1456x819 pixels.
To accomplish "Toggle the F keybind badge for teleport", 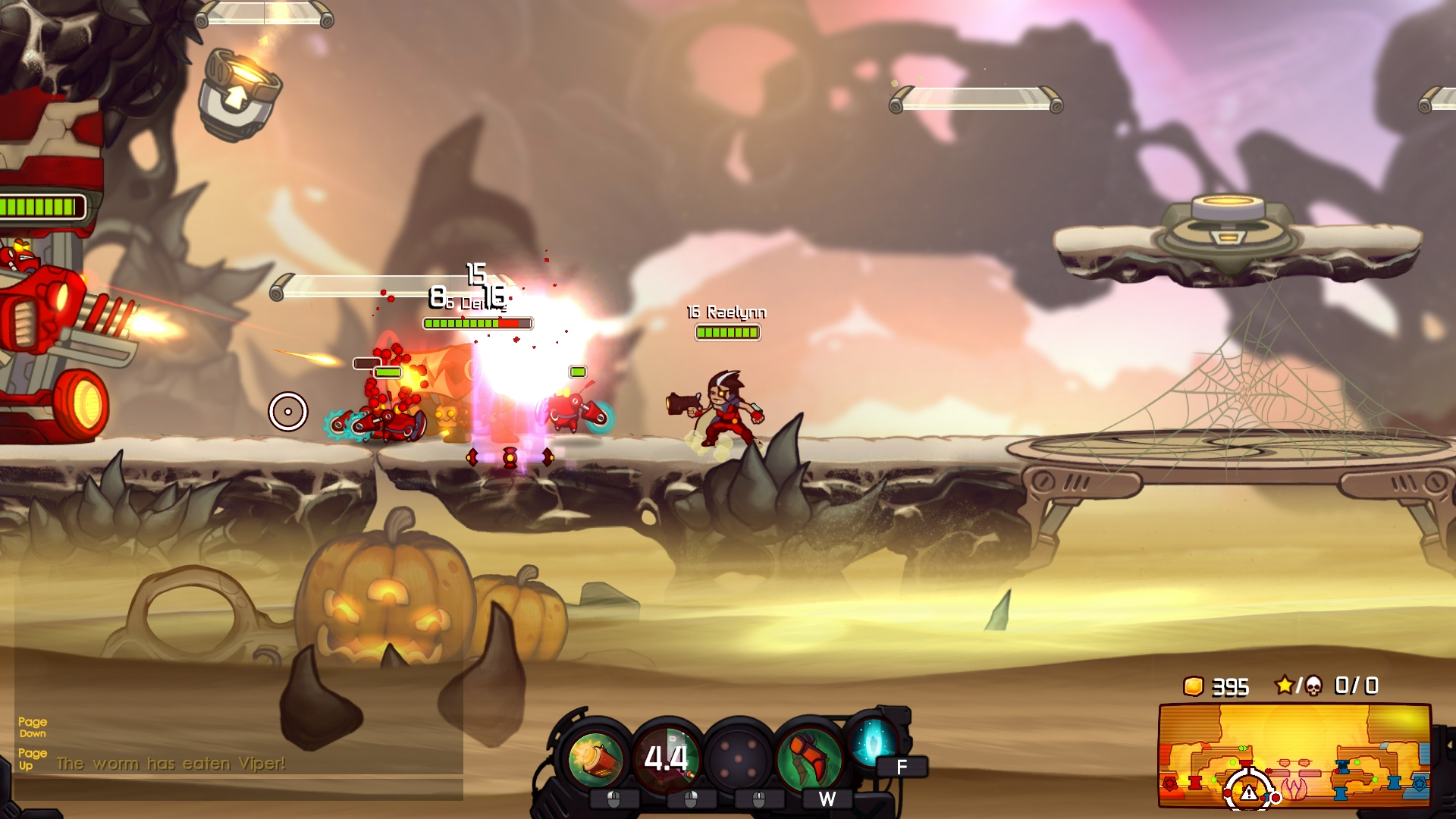I will [x=899, y=767].
